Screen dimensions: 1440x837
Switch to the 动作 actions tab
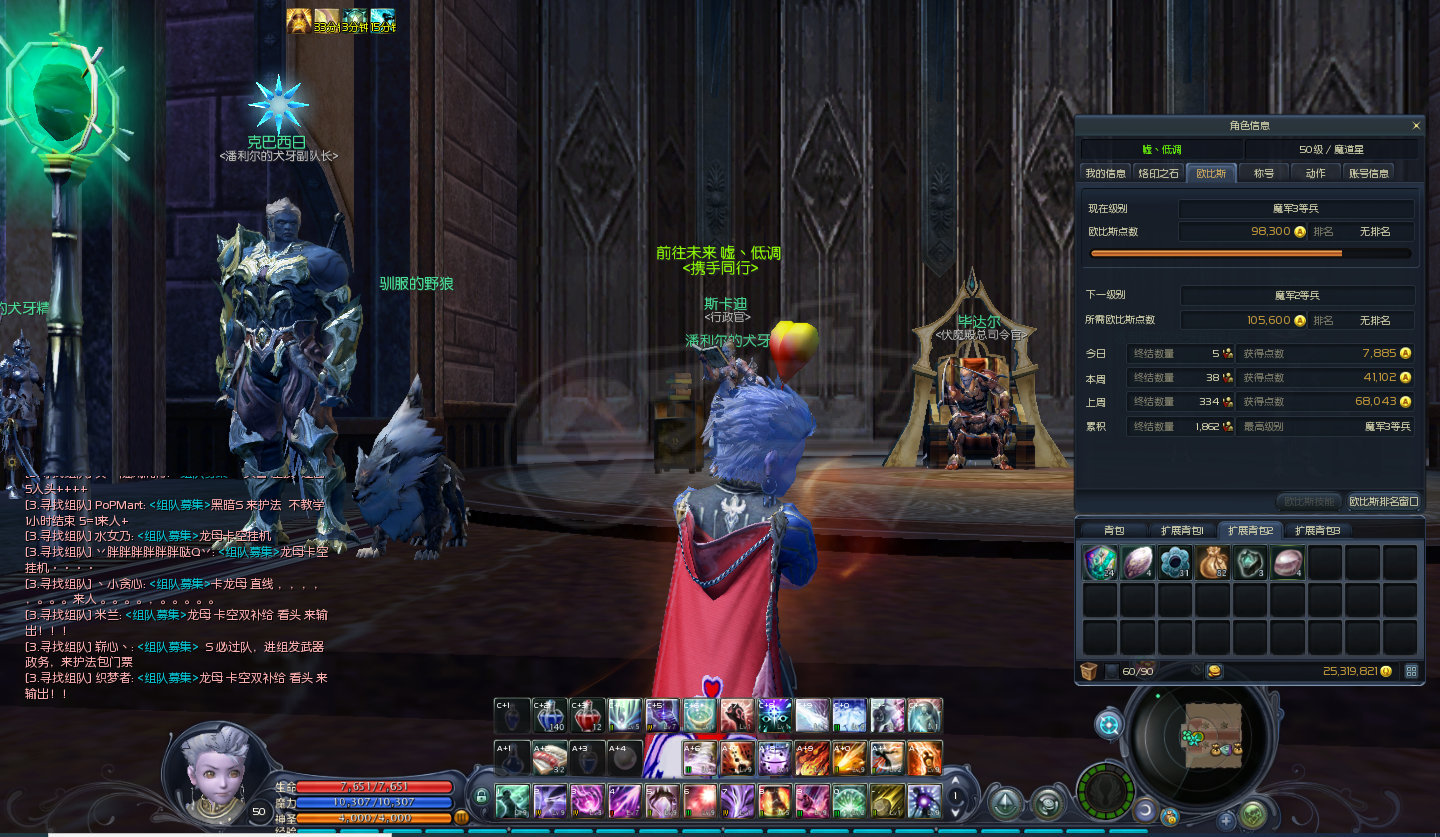1316,173
